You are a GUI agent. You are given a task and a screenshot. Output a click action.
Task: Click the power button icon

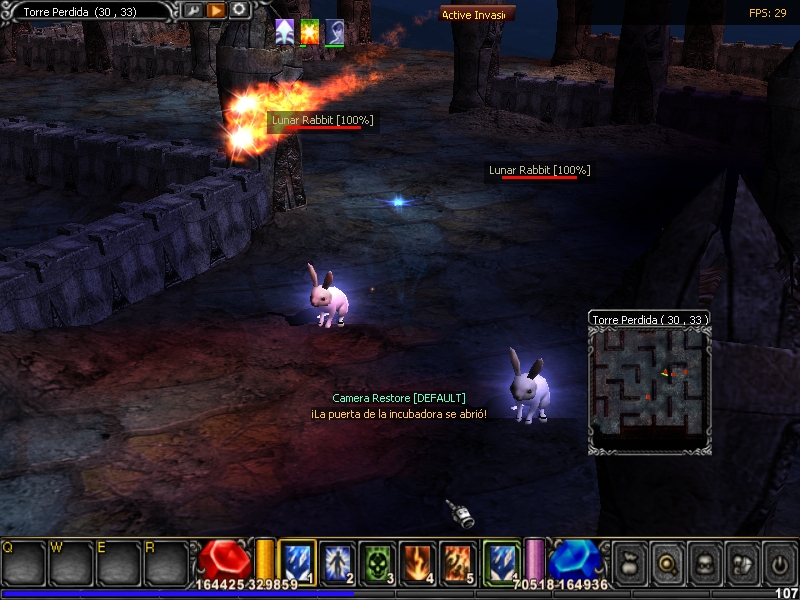[779, 563]
